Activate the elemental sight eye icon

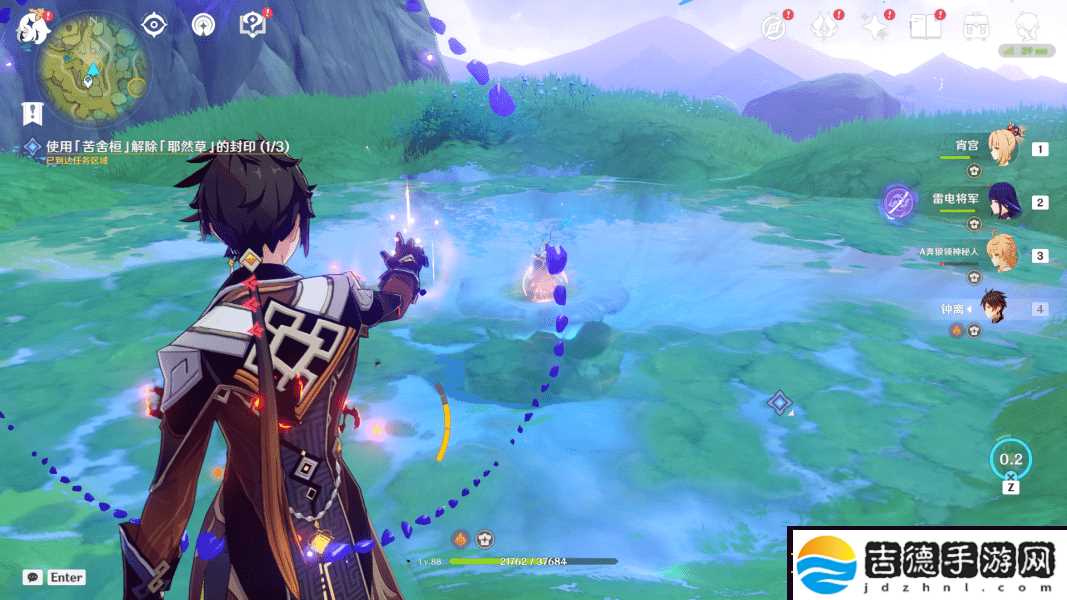point(154,25)
